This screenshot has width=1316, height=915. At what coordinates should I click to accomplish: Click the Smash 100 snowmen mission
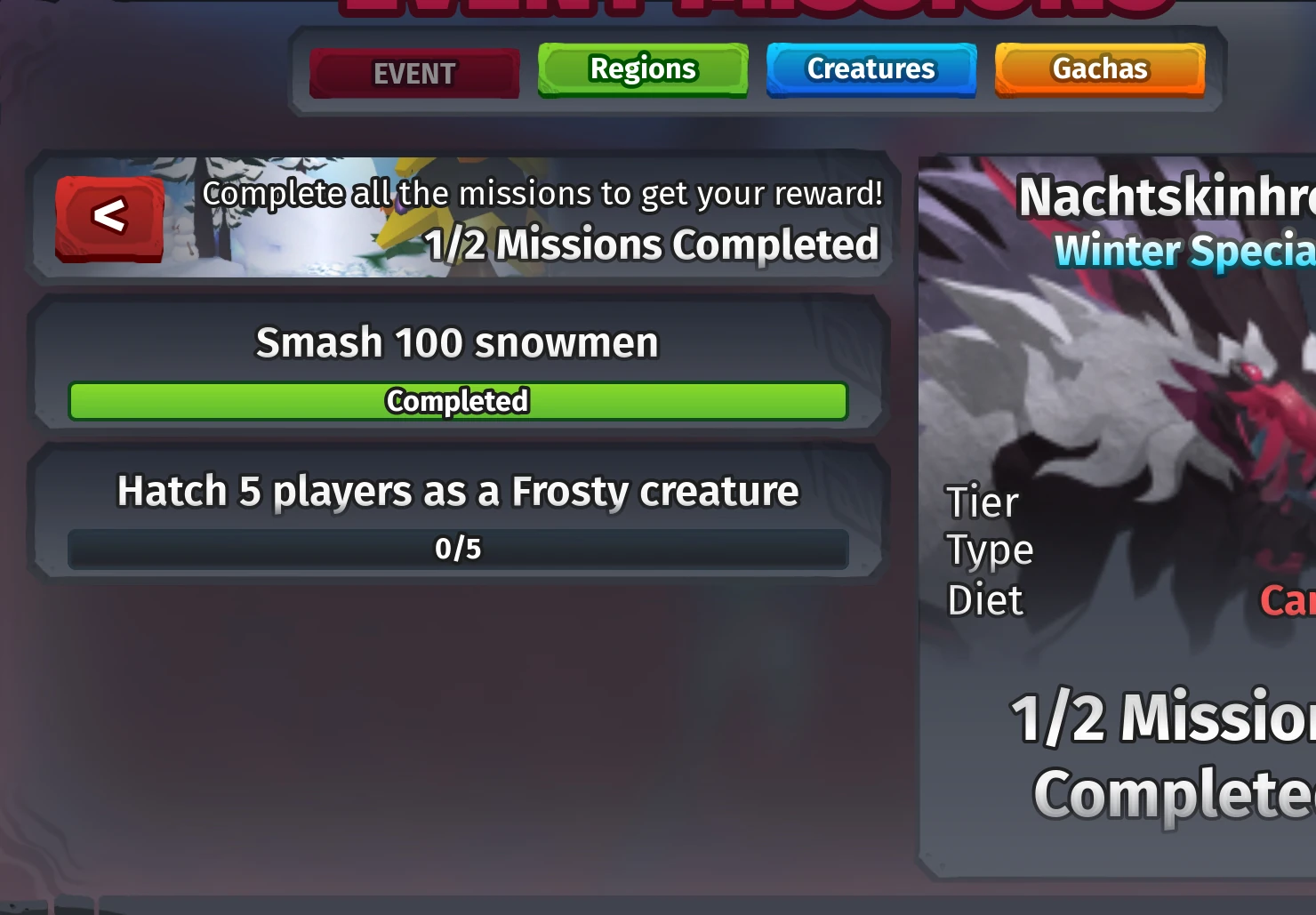[457, 342]
